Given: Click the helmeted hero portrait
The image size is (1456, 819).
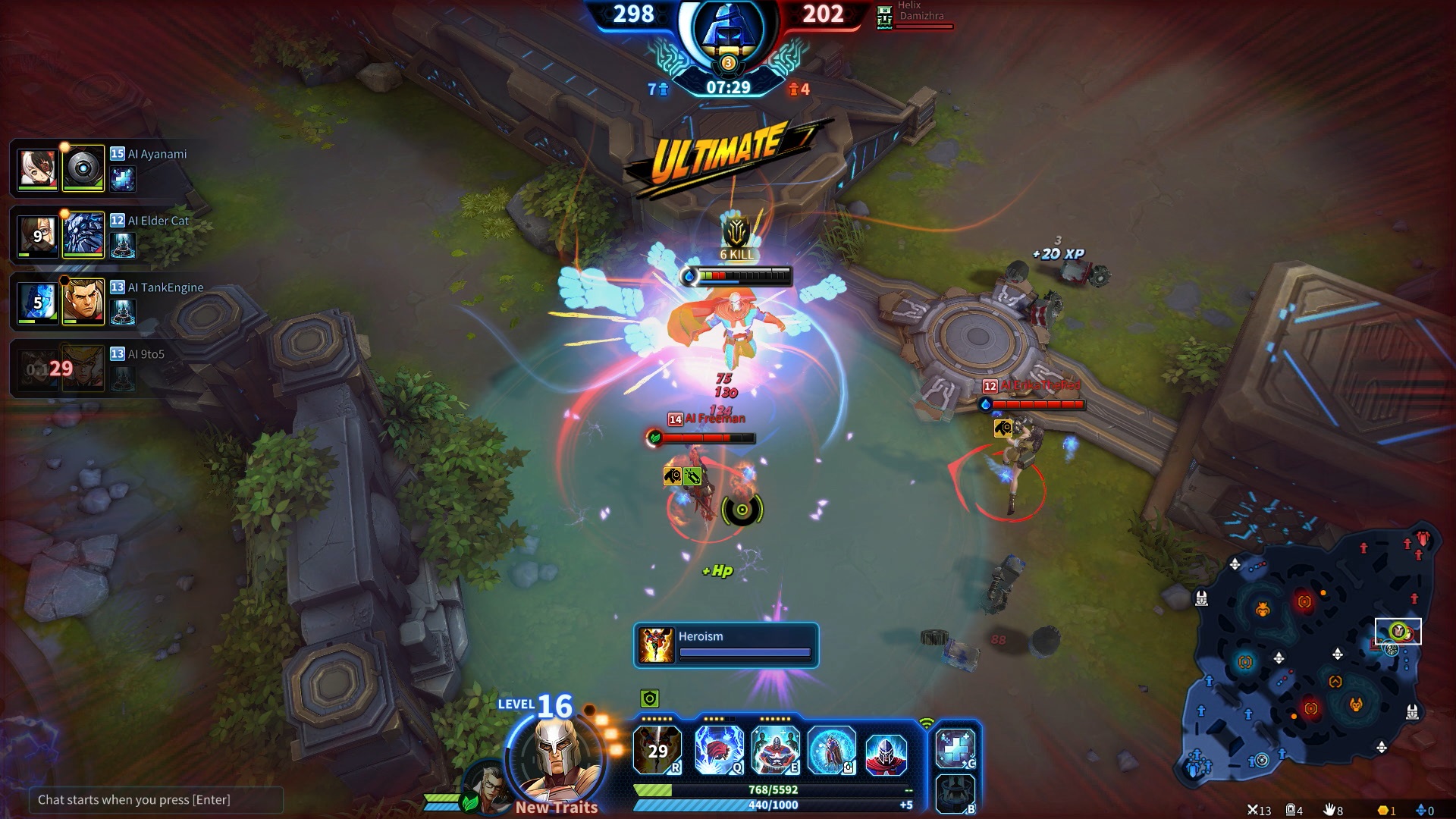Looking at the screenshot, I should (556, 753).
